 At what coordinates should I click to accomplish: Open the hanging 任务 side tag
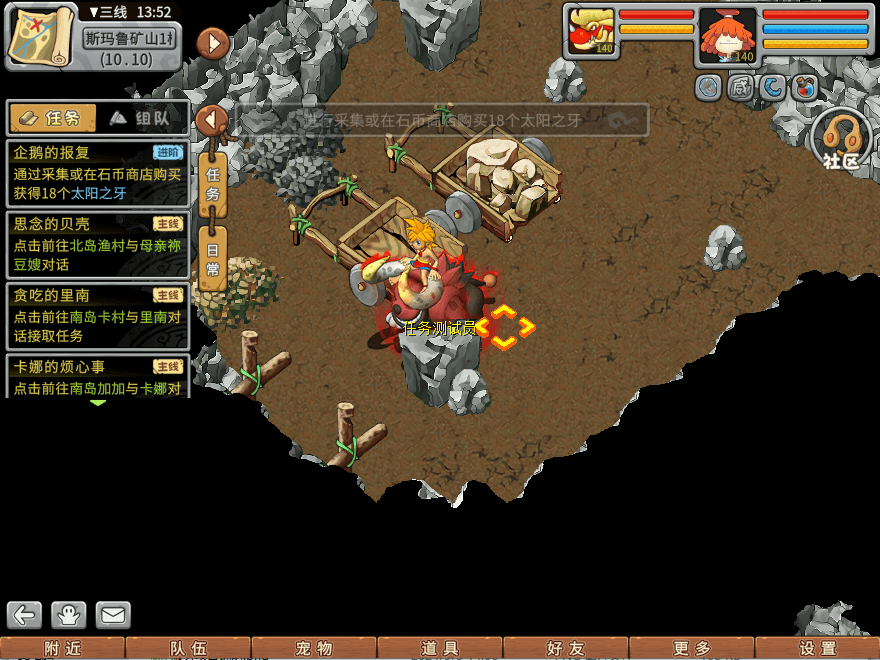pos(213,183)
